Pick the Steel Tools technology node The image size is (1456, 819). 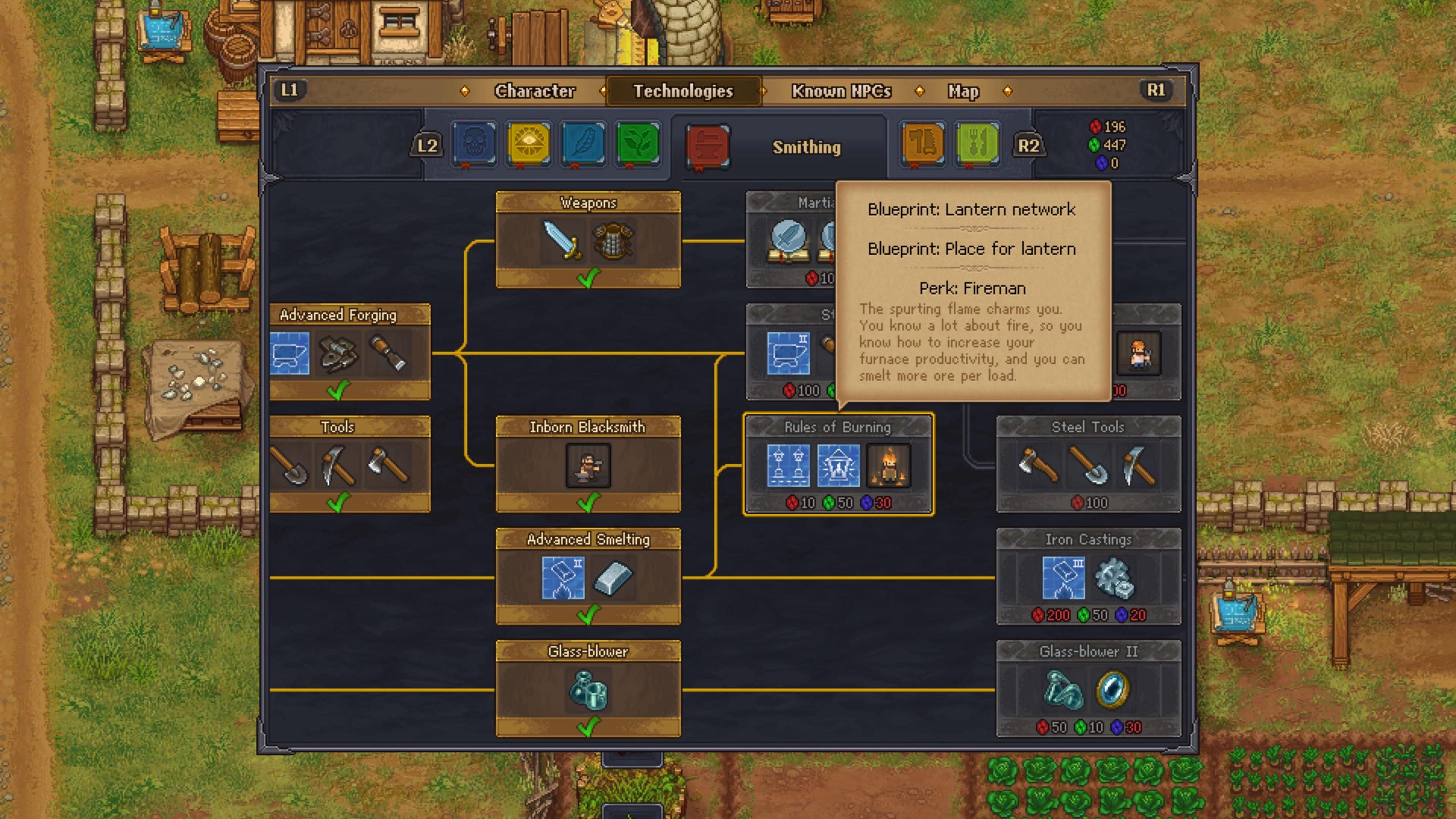point(1088,464)
